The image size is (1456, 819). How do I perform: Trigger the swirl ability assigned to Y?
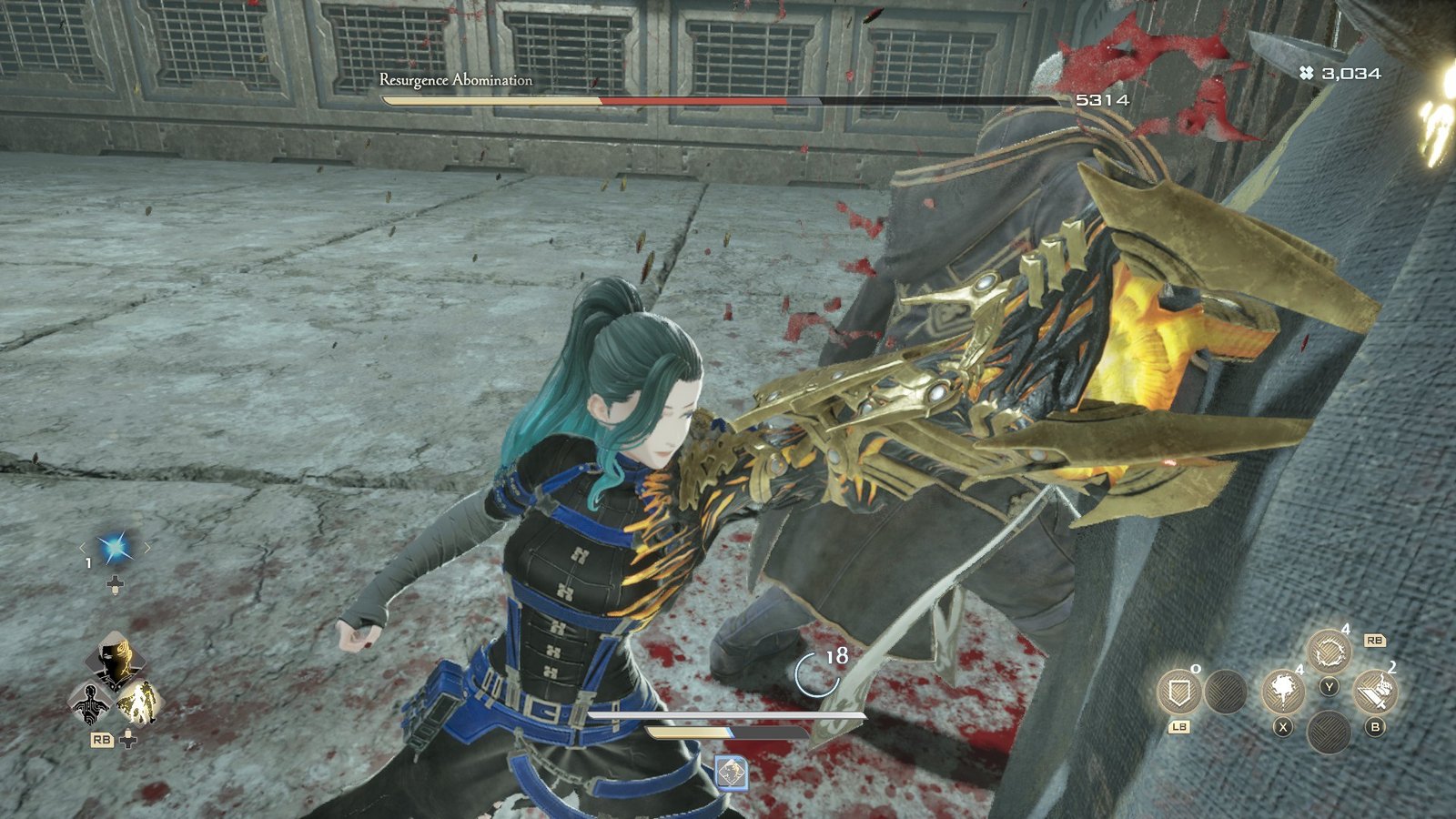1328,652
